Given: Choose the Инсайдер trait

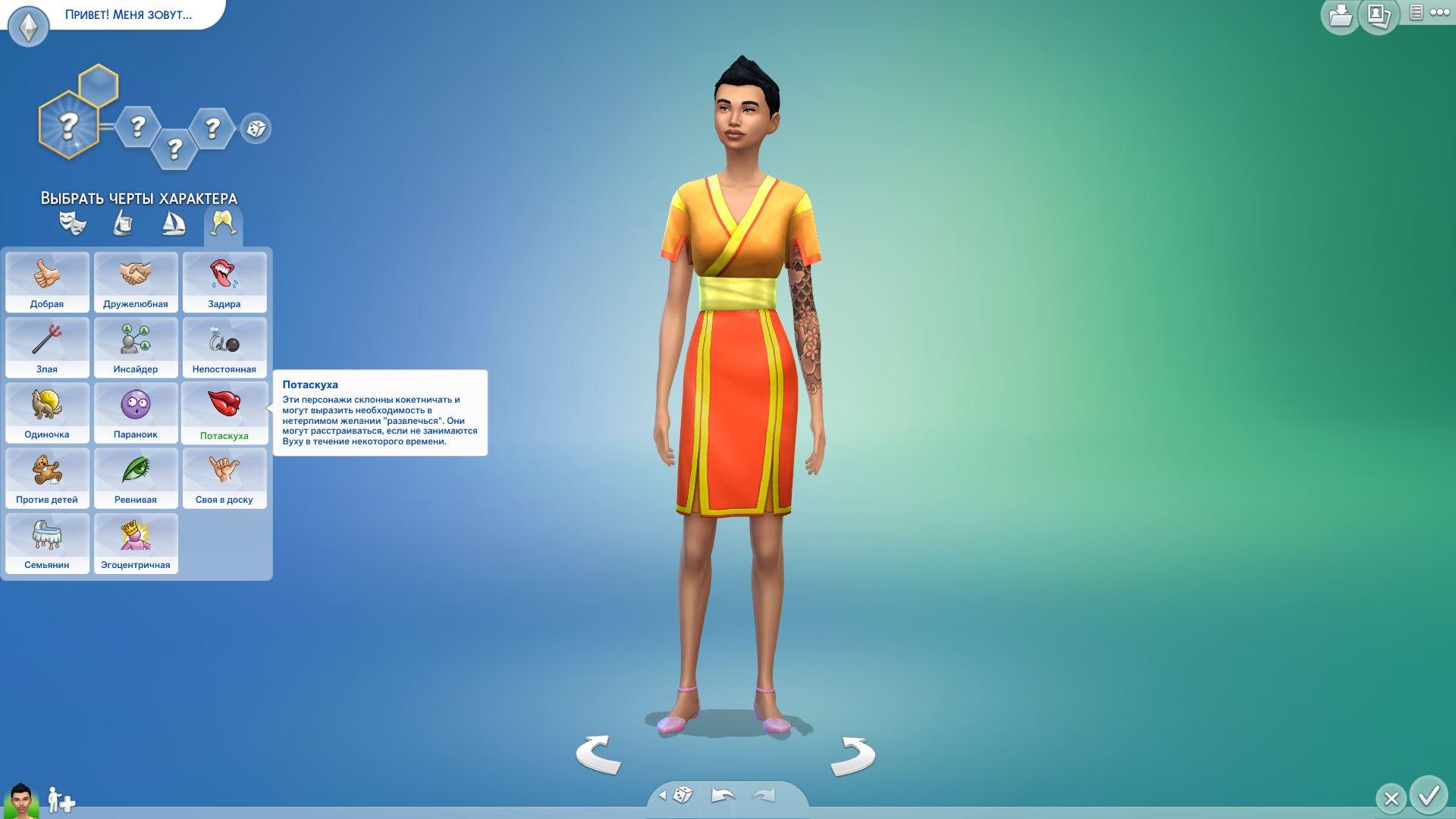Looking at the screenshot, I should pos(136,347).
